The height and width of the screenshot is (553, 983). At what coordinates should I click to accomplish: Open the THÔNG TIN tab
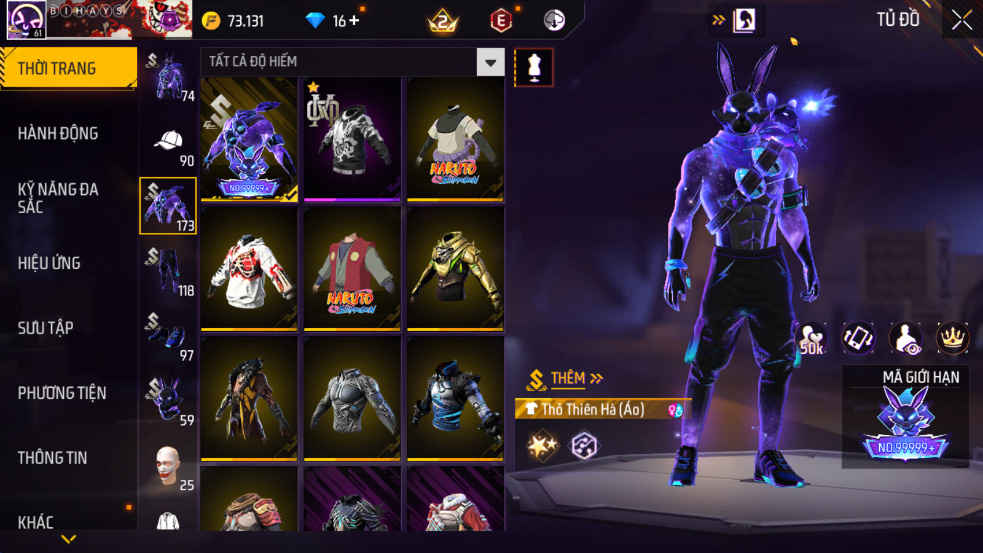click(52, 458)
